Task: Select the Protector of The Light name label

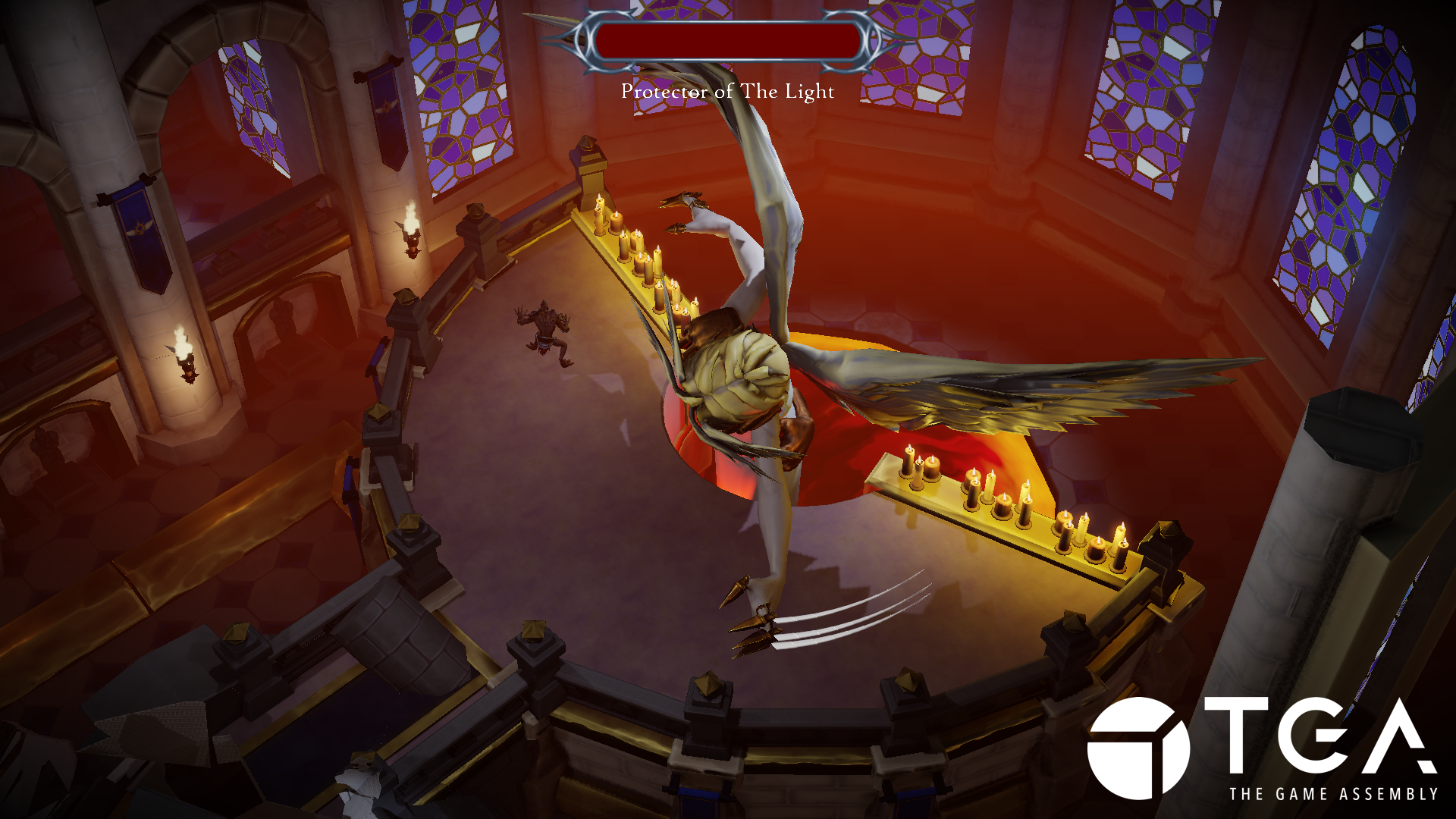Action: (726, 91)
